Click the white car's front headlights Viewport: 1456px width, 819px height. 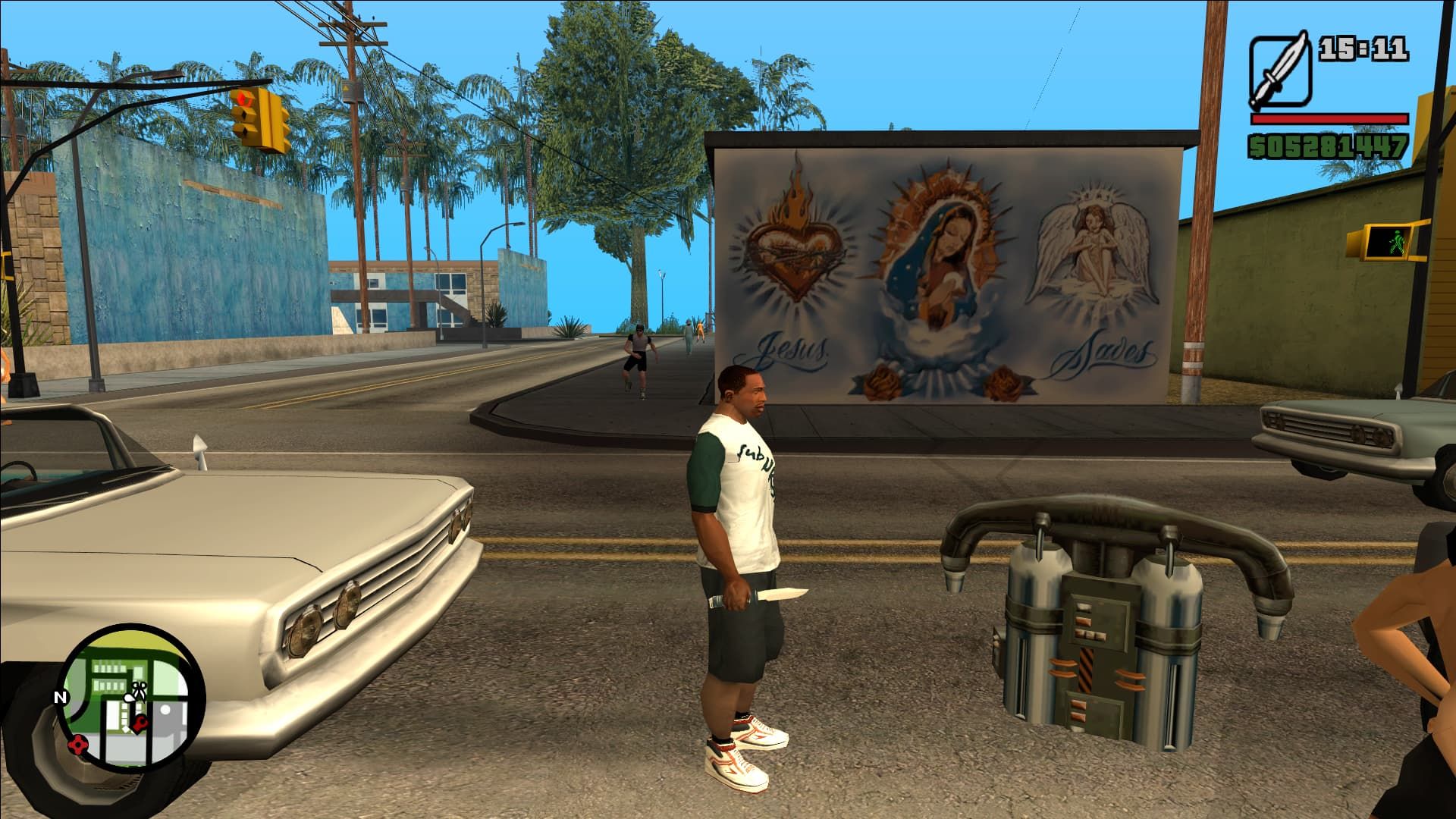click(x=326, y=614)
